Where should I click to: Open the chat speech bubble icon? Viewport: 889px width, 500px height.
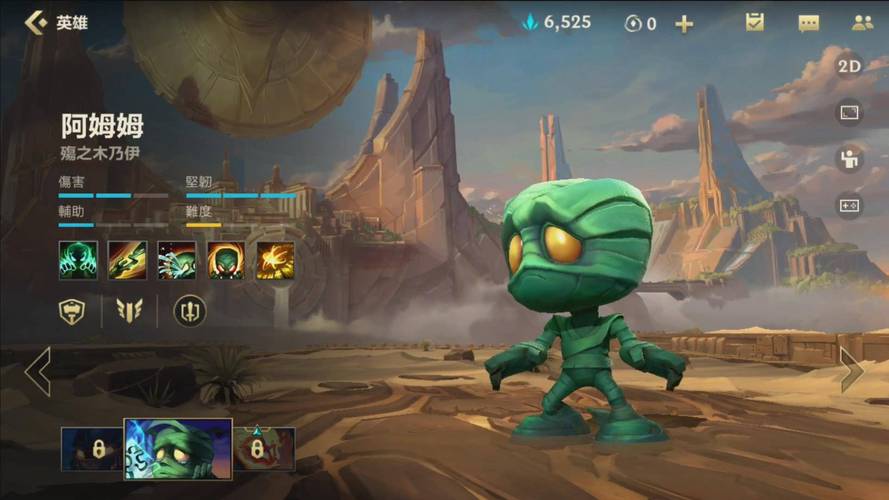(x=808, y=23)
